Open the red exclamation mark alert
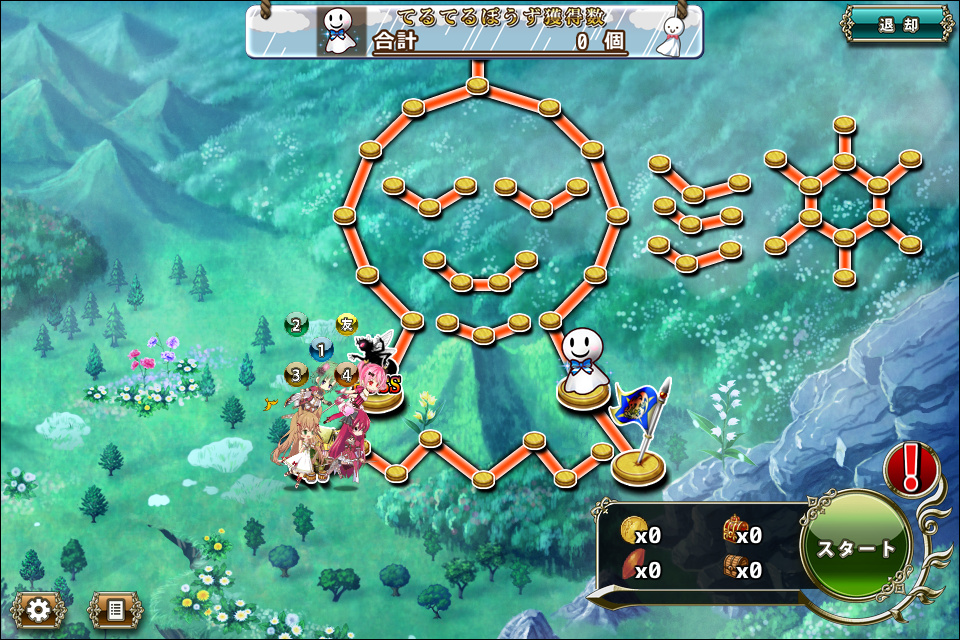The width and height of the screenshot is (960, 640). coord(911,468)
